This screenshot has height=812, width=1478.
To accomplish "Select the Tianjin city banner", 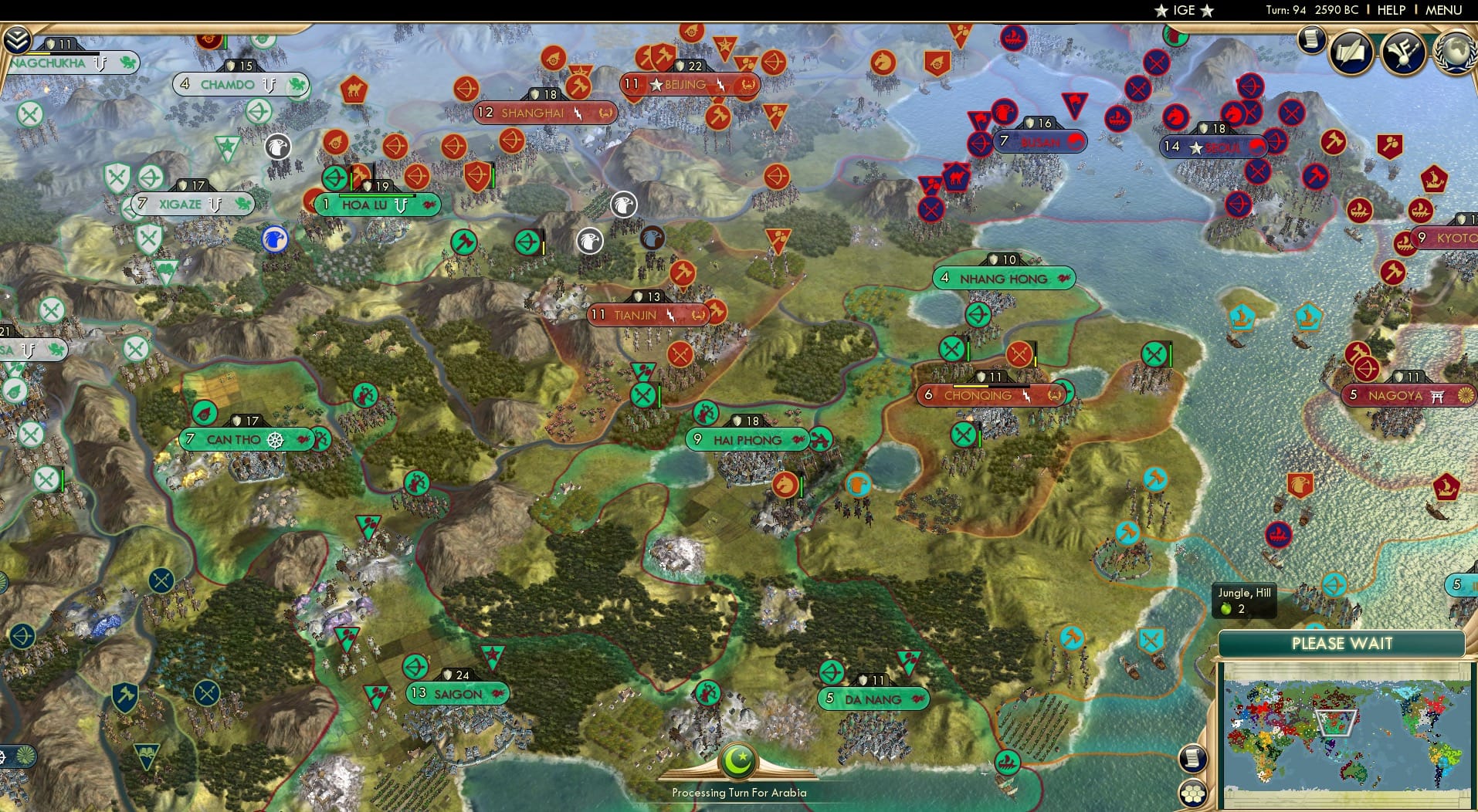I will [x=649, y=314].
